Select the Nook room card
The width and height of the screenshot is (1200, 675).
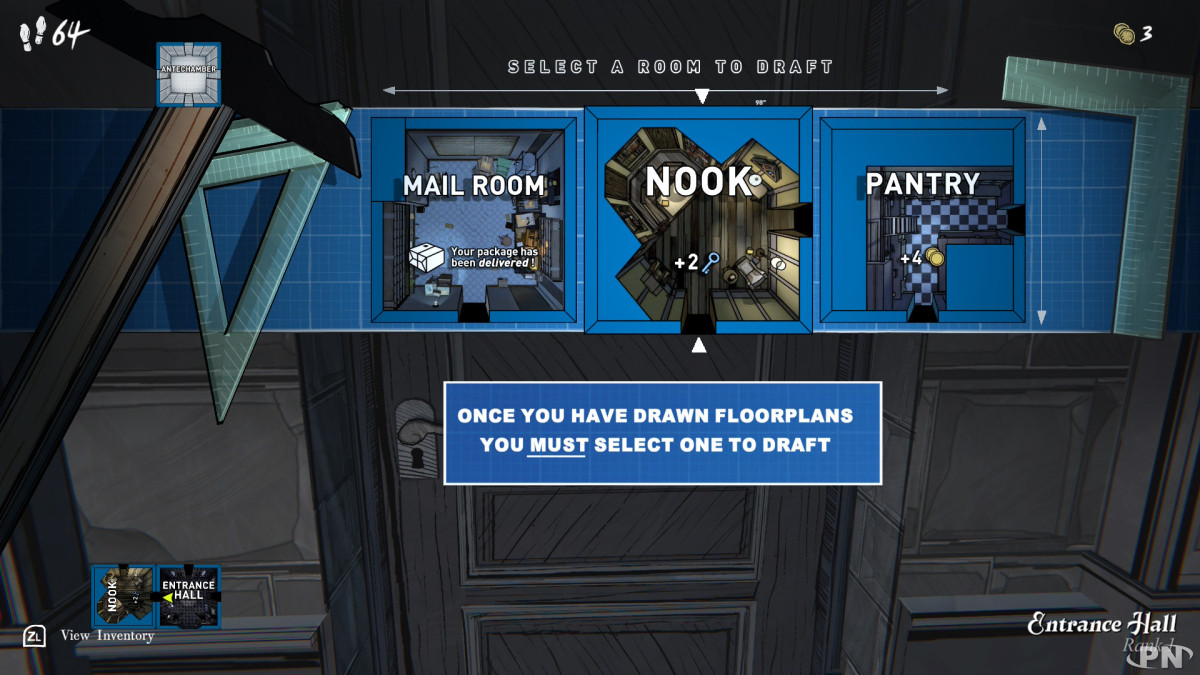[698, 220]
